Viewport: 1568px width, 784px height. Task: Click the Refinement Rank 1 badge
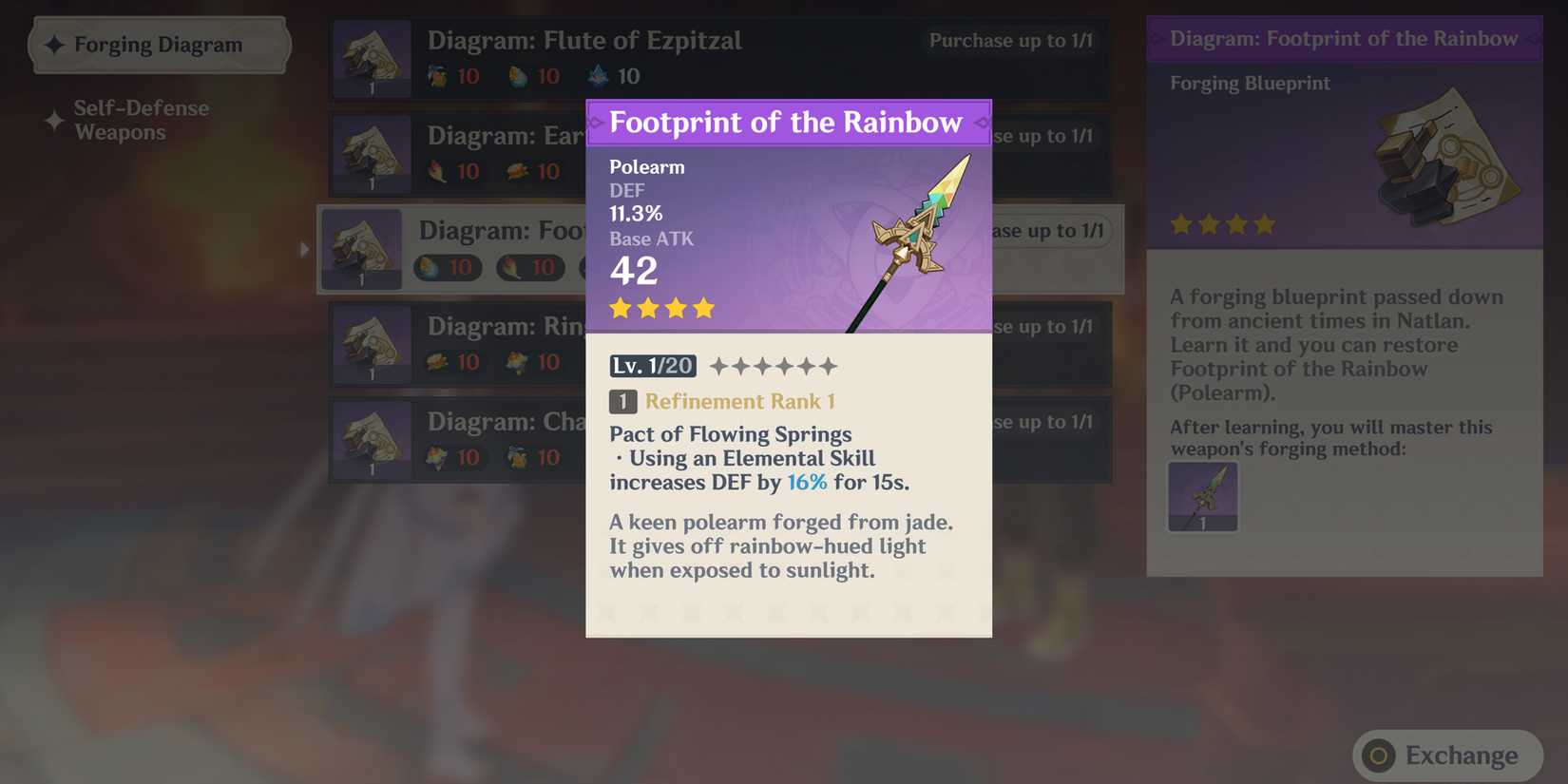(x=720, y=401)
